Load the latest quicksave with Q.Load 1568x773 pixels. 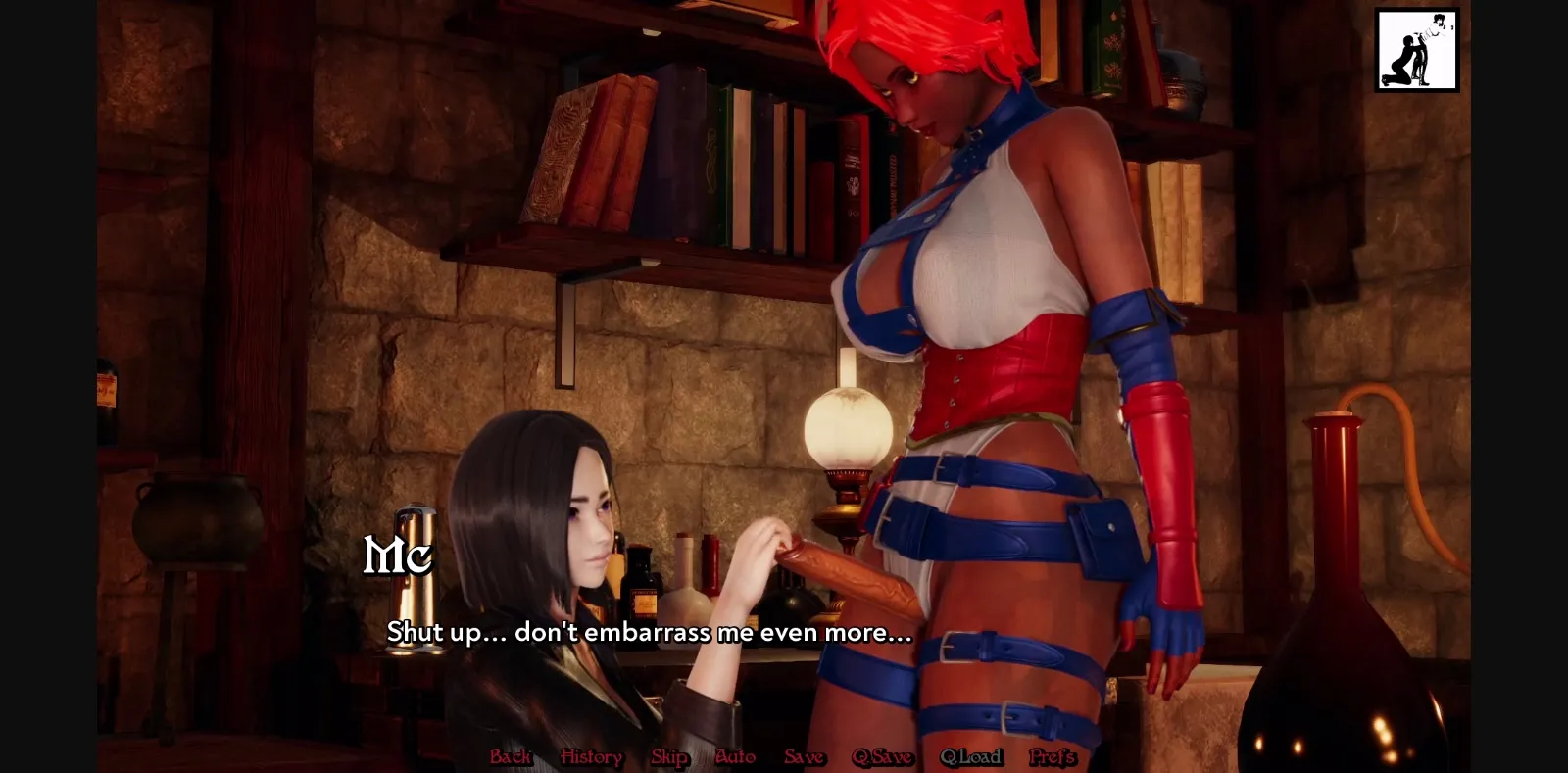[x=971, y=756]
